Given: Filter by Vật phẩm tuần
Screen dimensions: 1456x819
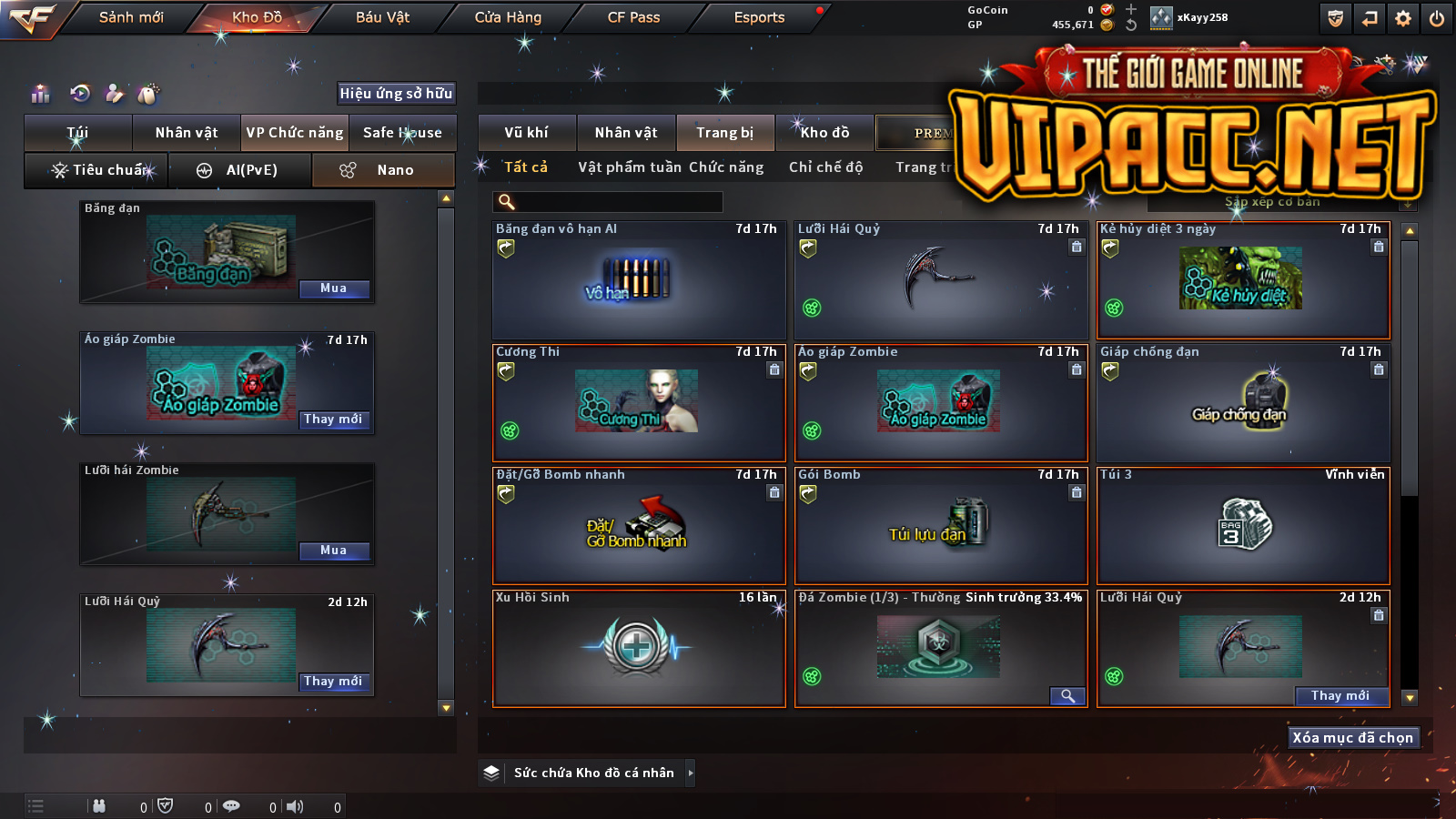Looking at the screenshot, I should (629, 167).
